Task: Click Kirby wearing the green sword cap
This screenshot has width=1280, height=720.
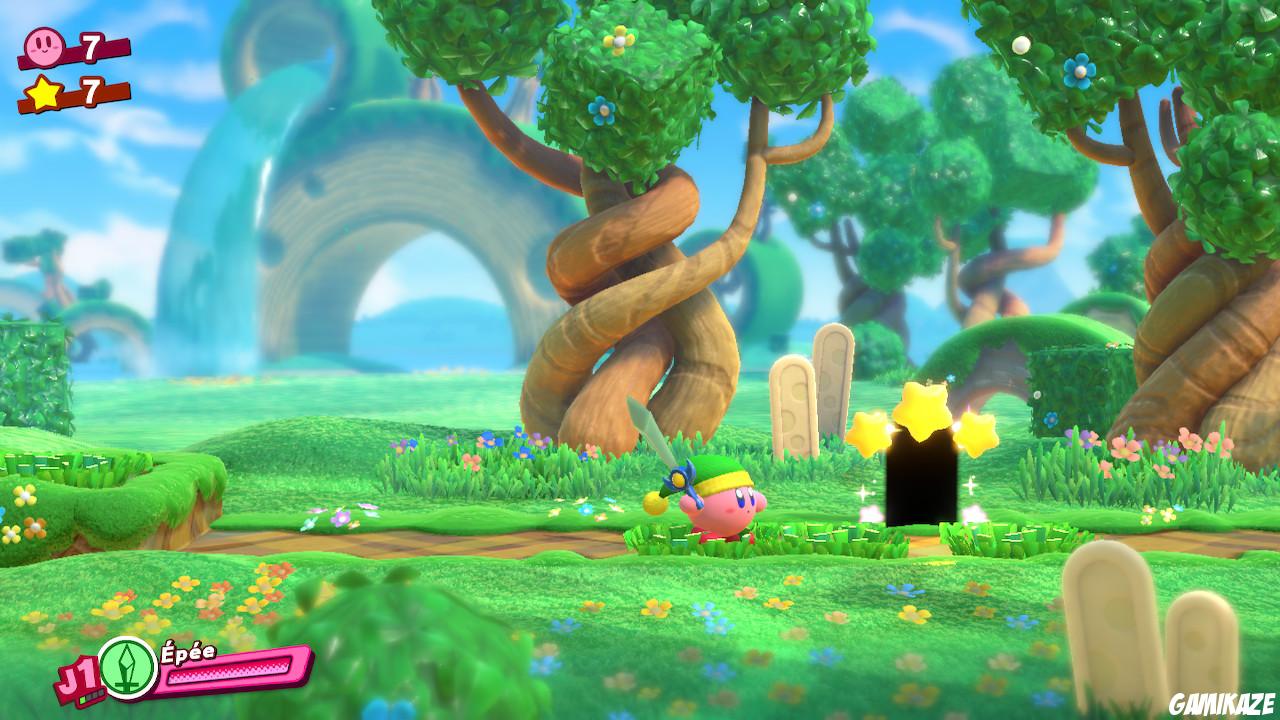Action: [724, 505]
